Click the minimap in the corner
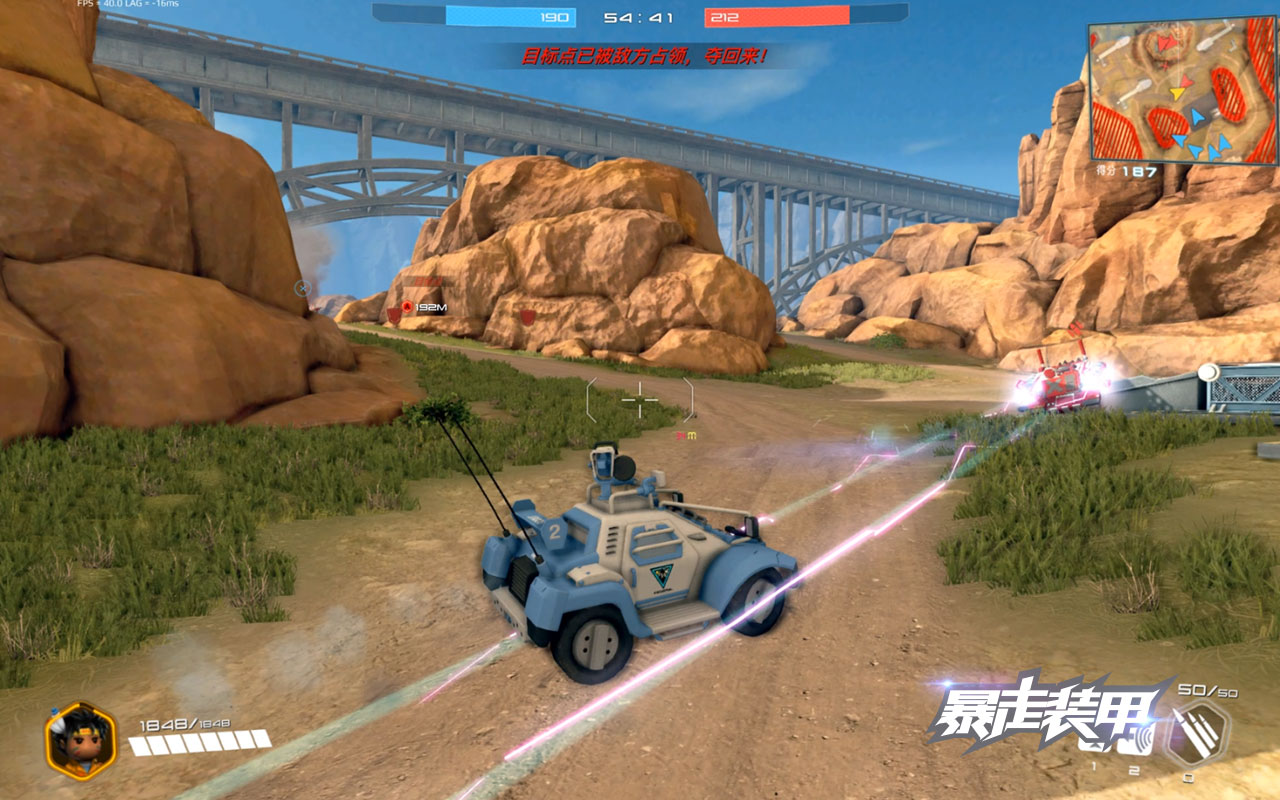 coord(1183,90)
